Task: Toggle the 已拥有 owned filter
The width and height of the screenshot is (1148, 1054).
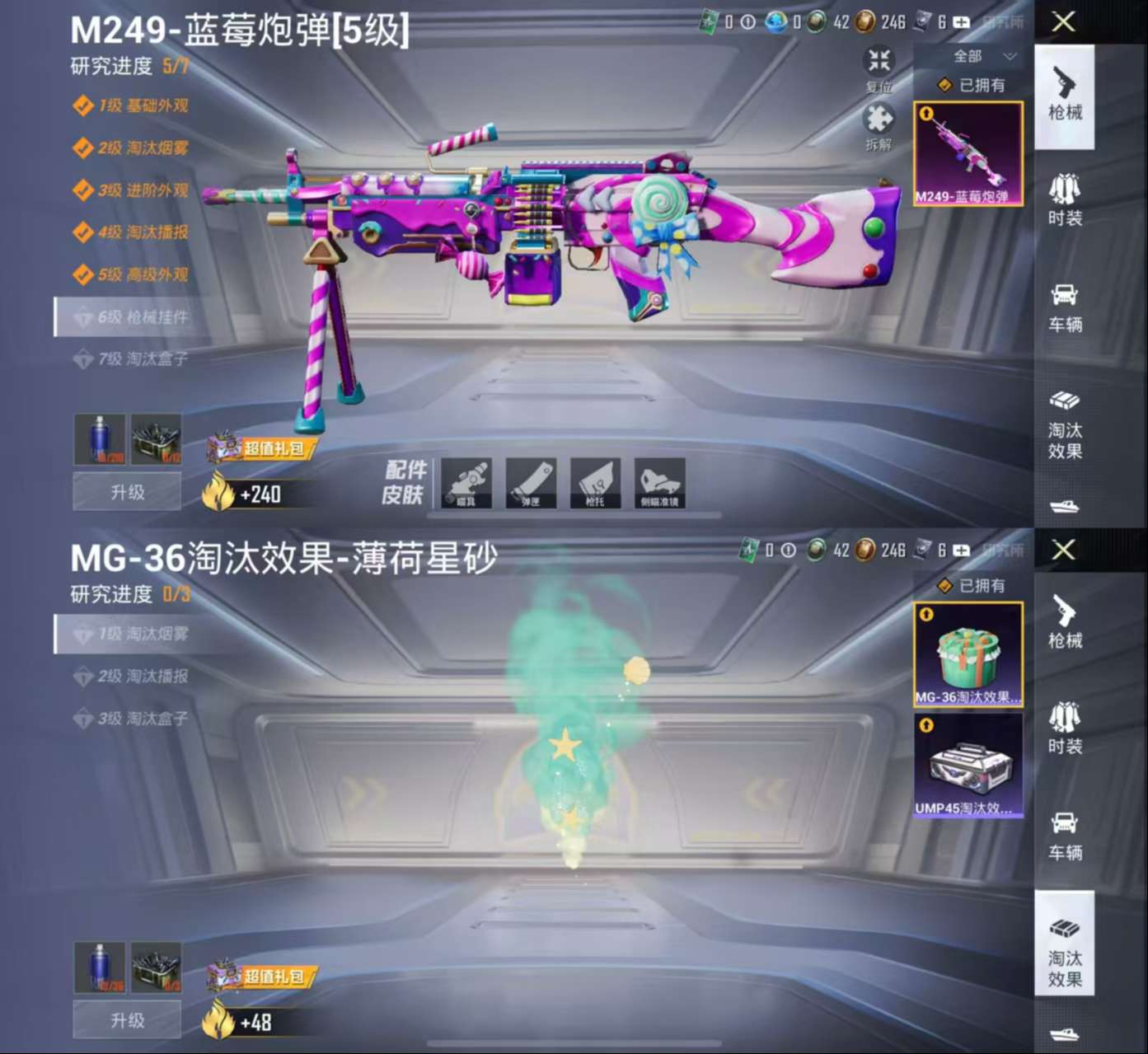Action: coord(969,86)
